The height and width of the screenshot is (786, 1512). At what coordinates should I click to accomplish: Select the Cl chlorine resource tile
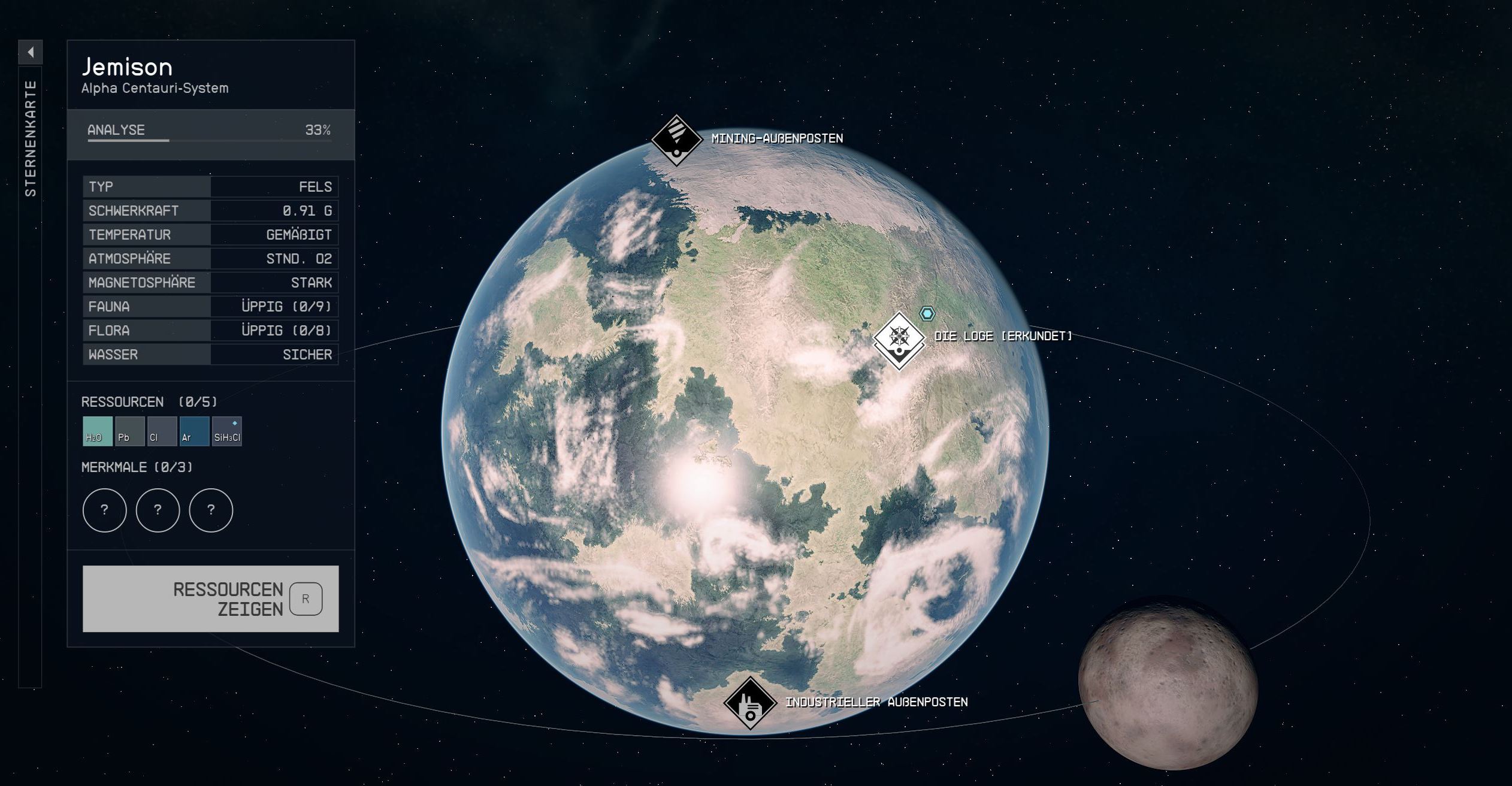coord(162,431)
